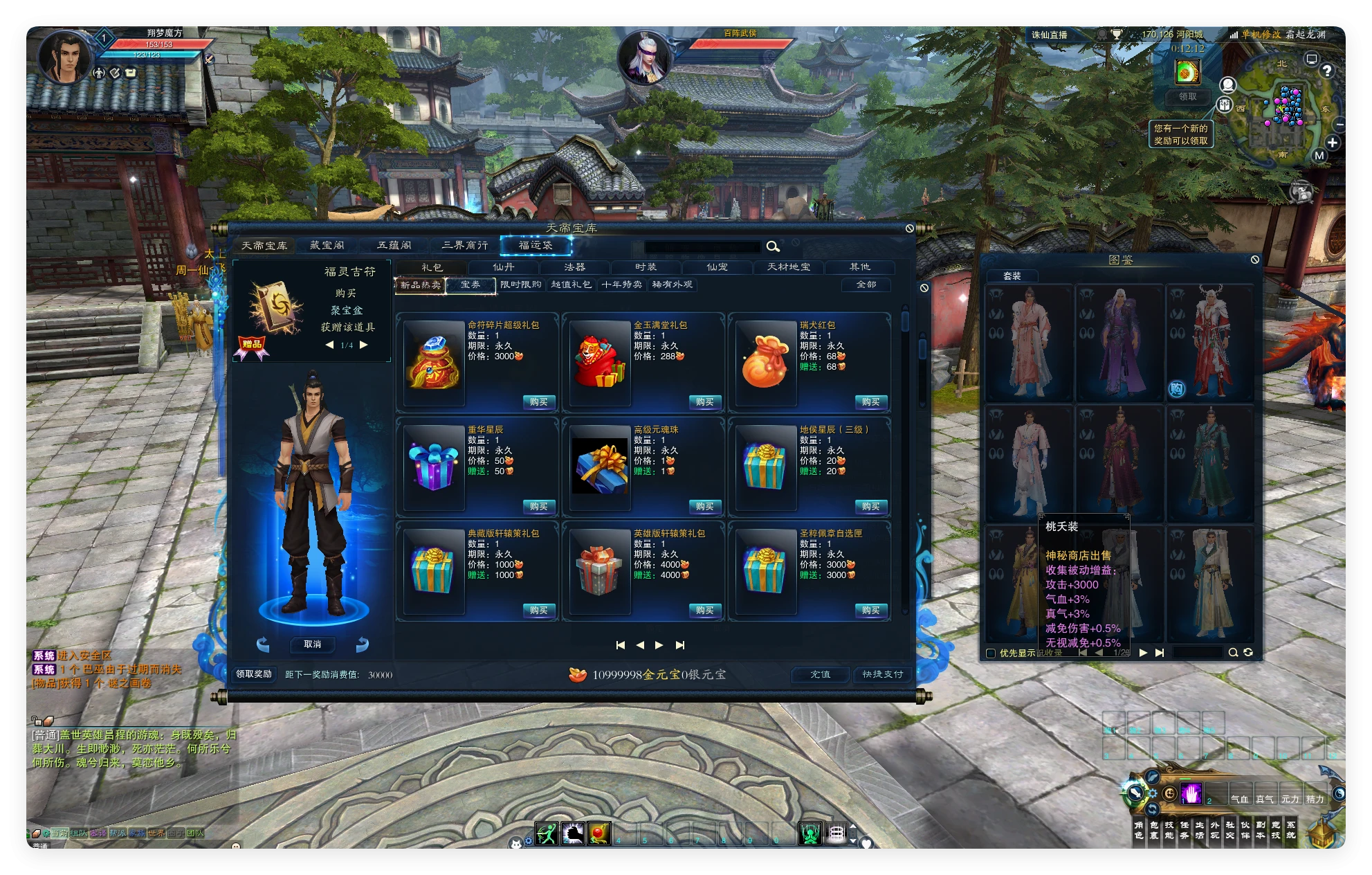The height and width of the screenshot is (875, 1372).
Task: Buy the 高级元魂珠 item
Action: (704, 507)
